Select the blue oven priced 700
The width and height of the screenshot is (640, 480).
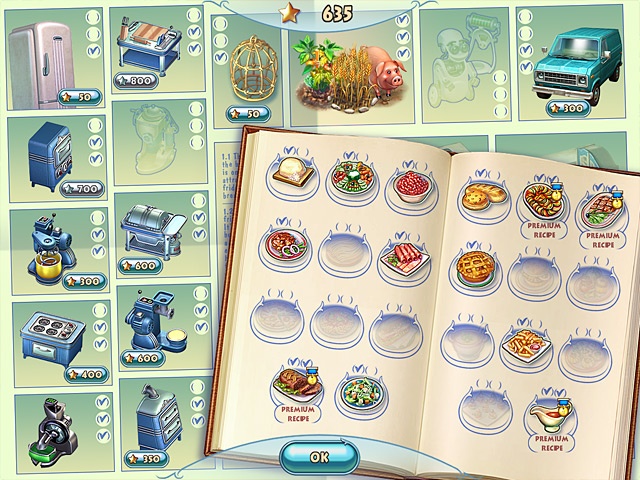coord(47,153)
